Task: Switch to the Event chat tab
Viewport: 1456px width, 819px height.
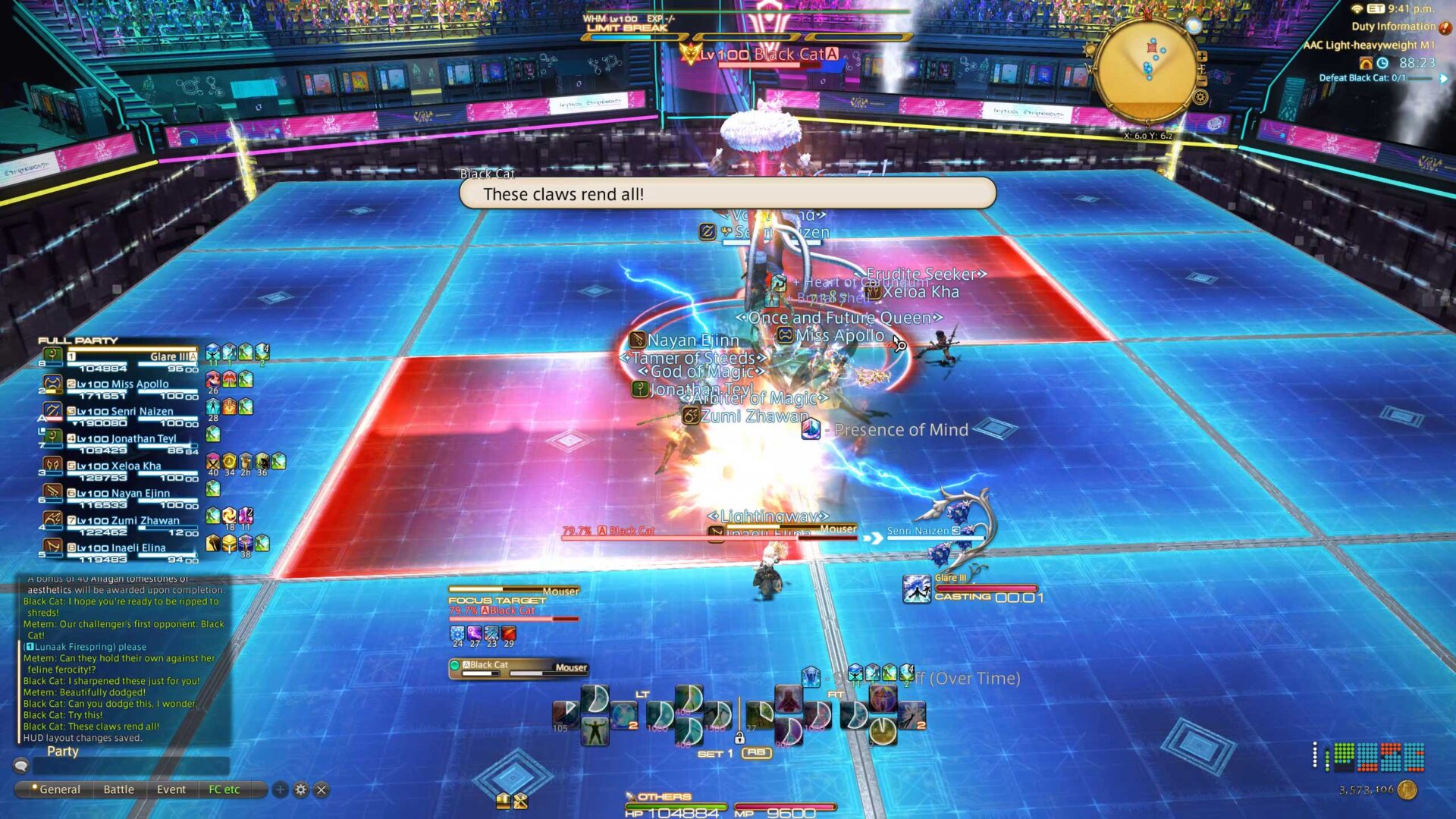Action: click(x=171, y=789)
